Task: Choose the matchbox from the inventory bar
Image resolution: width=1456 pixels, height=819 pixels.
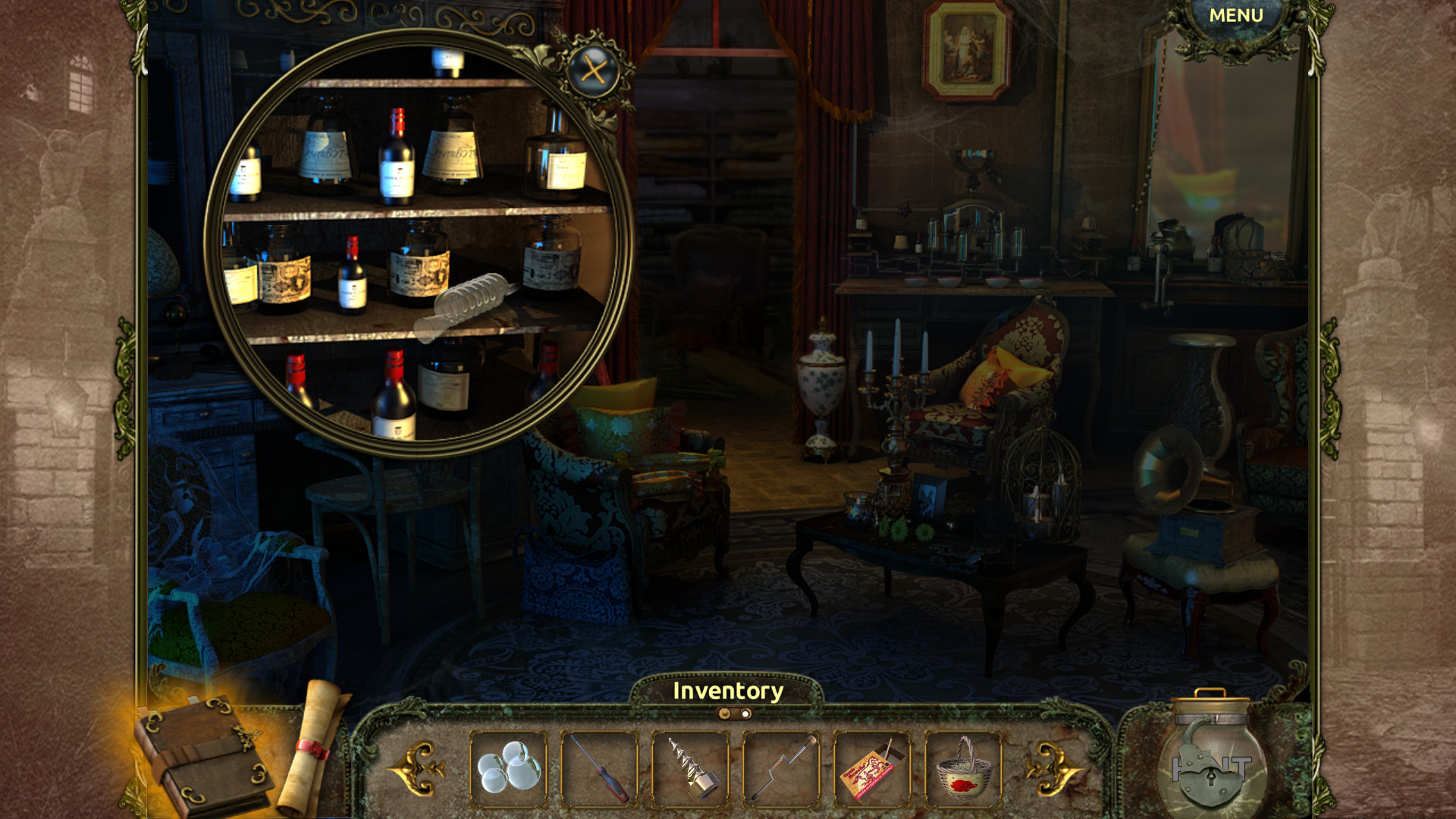Action: coord(872,769)
